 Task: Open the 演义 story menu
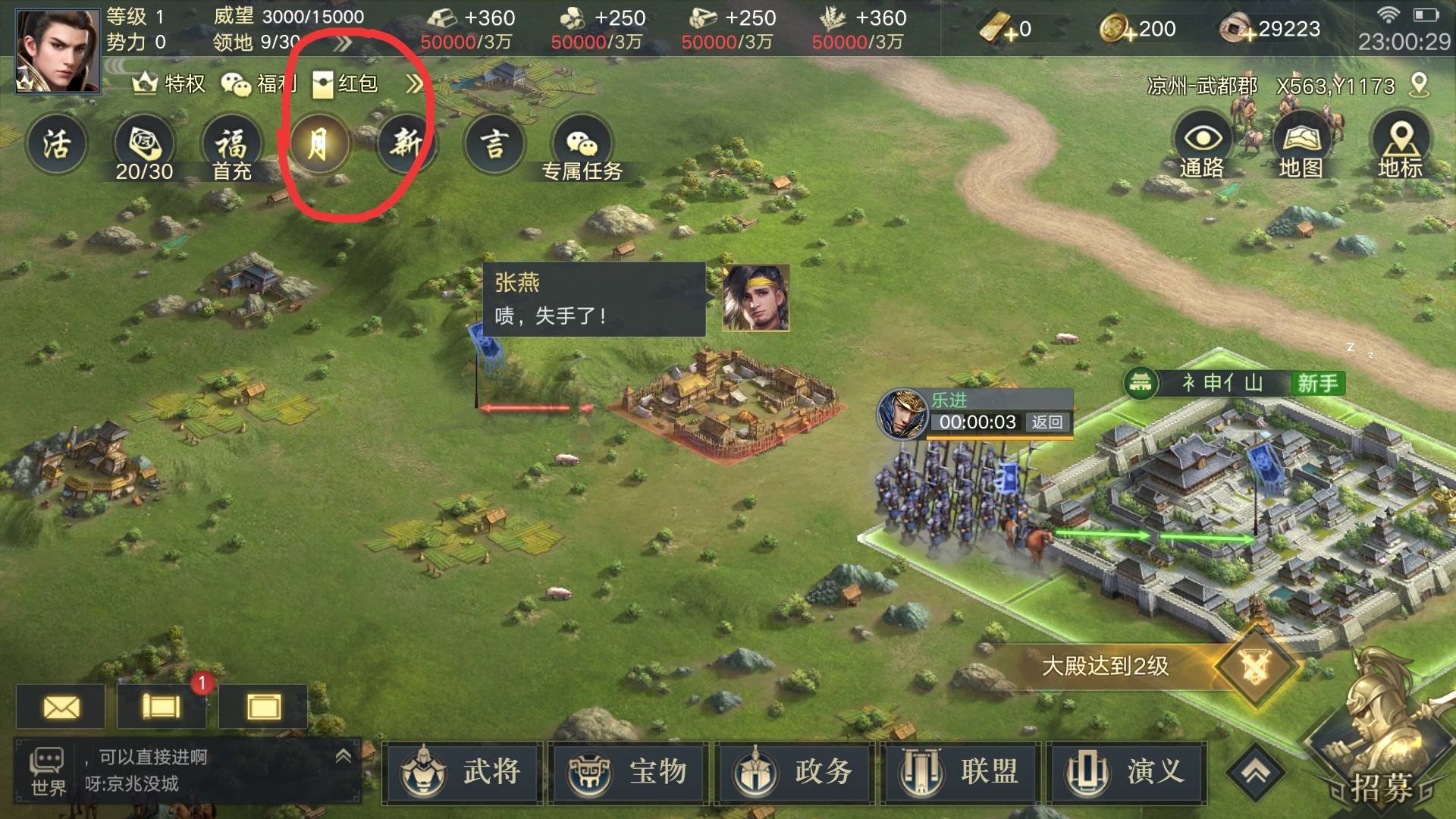tap(1126, 772)
